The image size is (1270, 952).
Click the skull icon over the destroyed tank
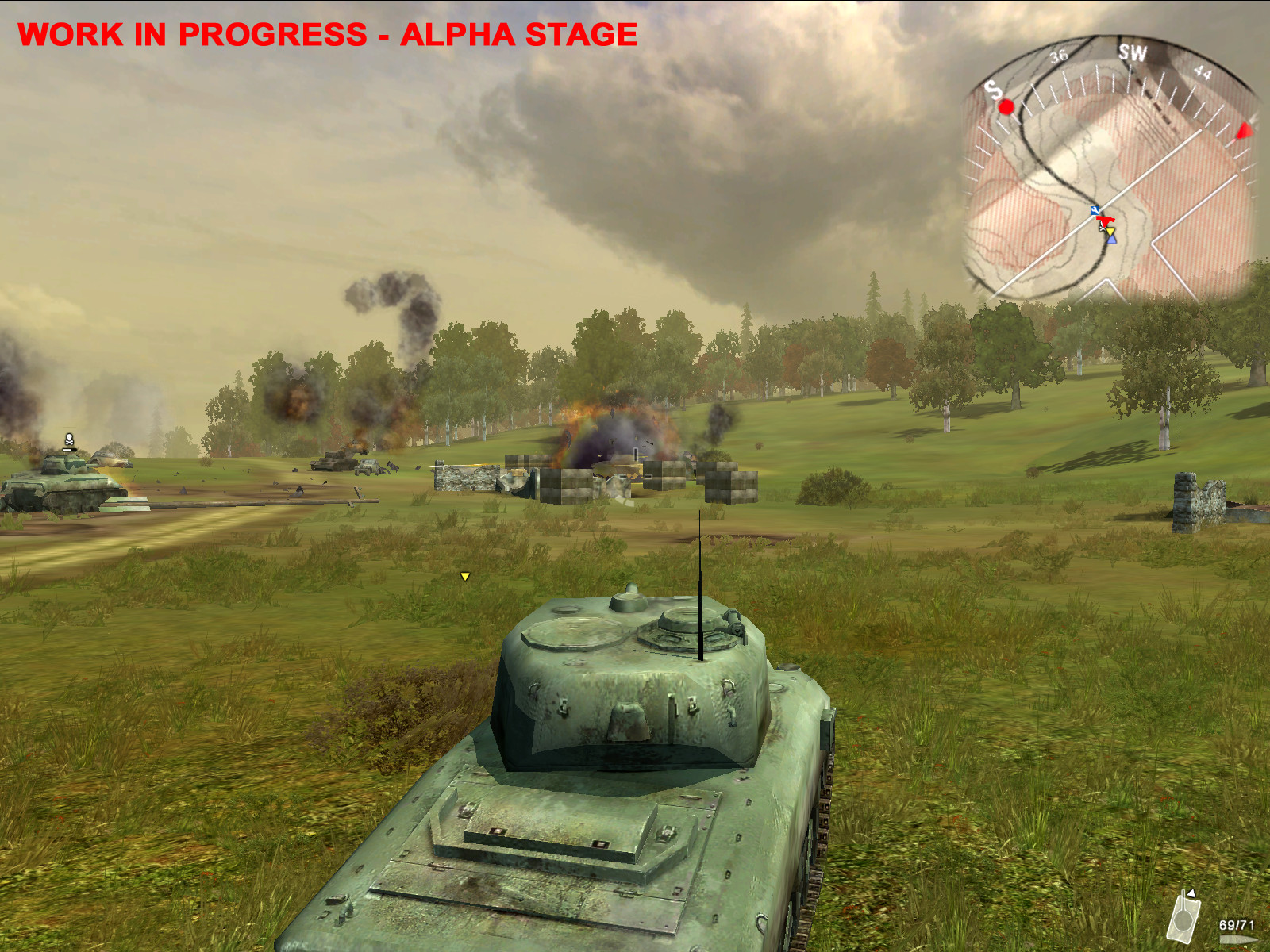[67, 437]
